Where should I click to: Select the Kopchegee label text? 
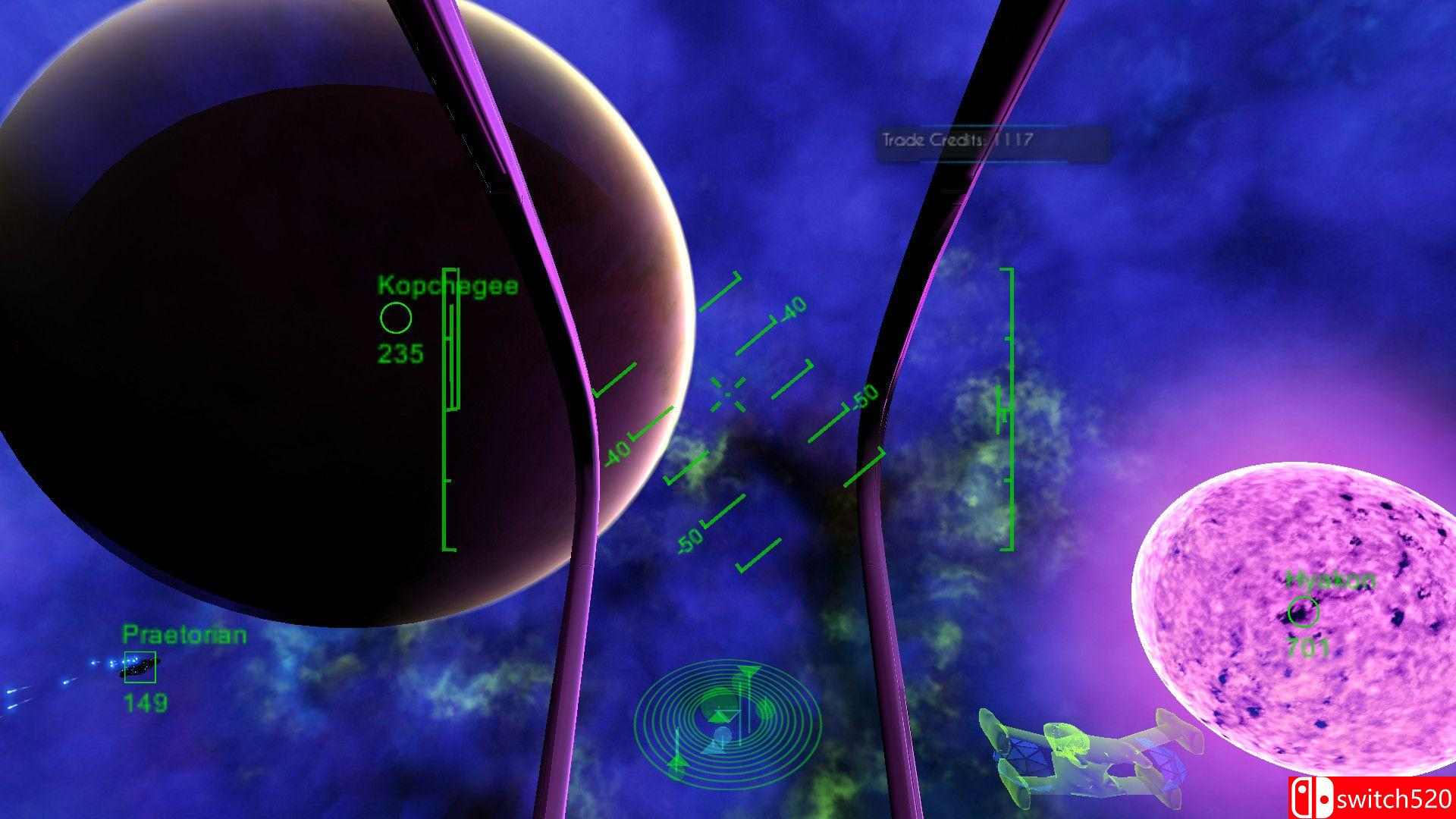(x=447, y=287)
